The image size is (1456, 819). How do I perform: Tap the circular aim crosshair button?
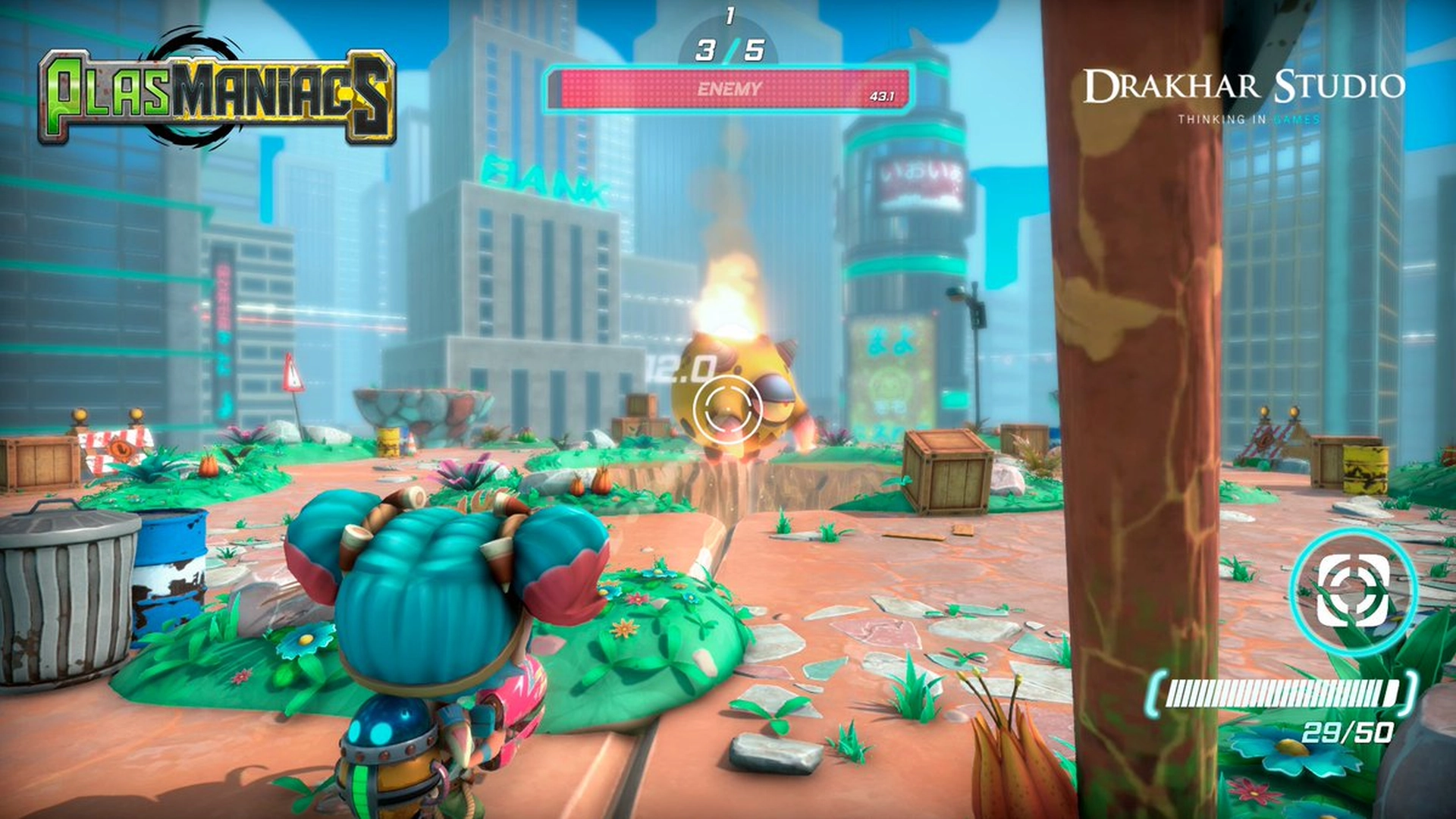[1354, 591]
